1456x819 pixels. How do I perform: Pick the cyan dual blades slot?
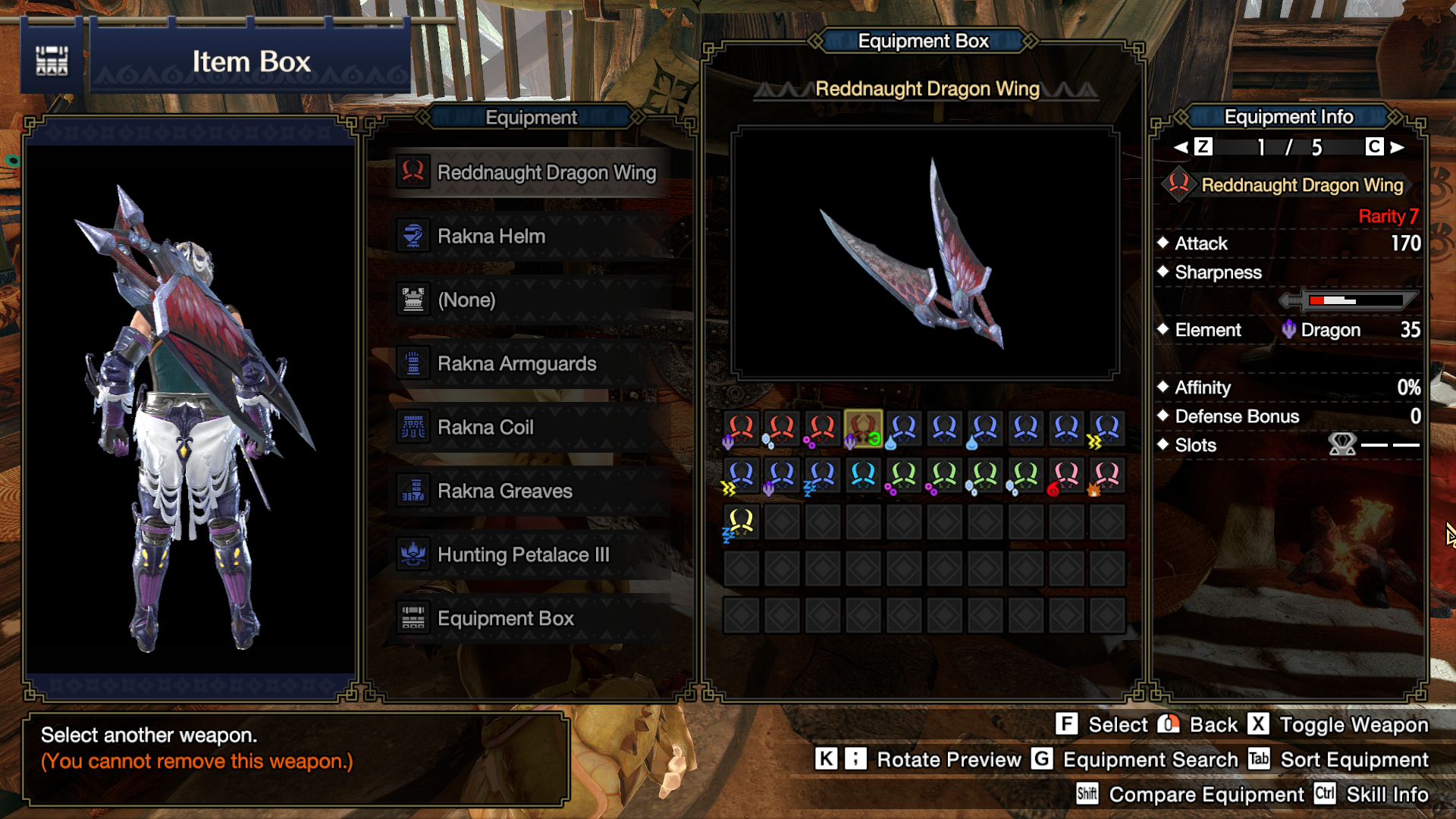coord(863,476)
